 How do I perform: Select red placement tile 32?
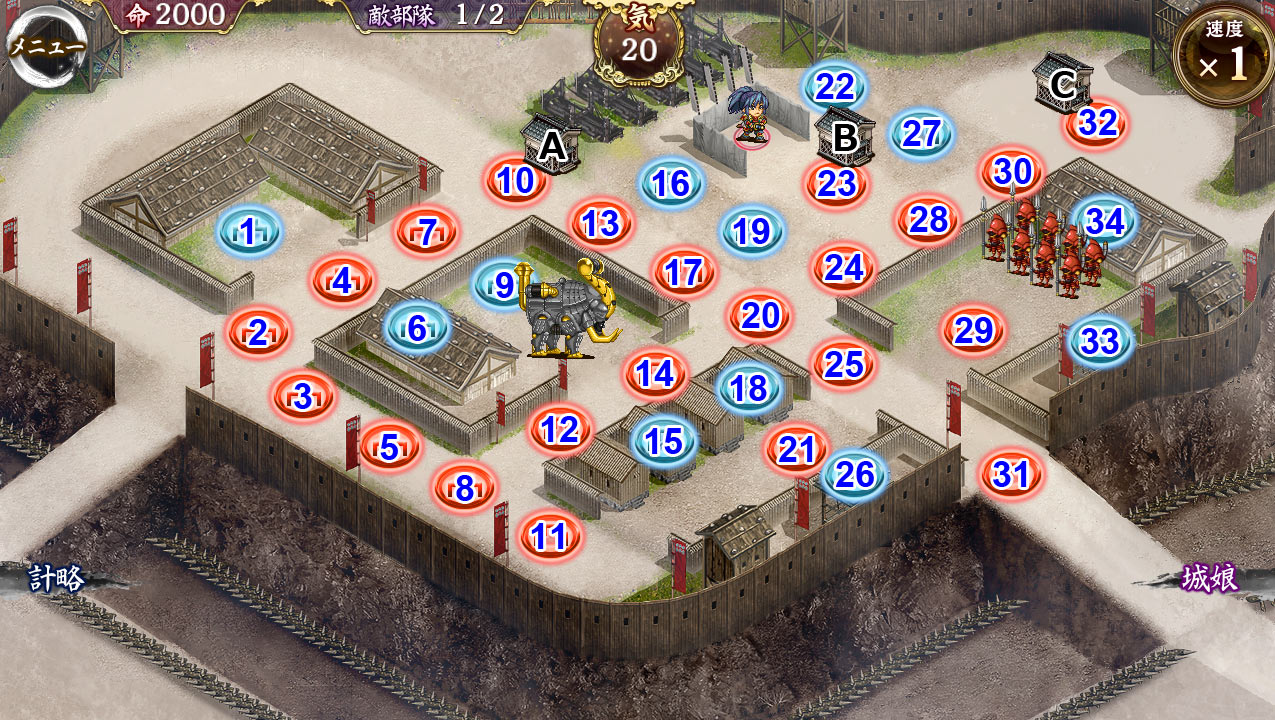pos(1097,123)
